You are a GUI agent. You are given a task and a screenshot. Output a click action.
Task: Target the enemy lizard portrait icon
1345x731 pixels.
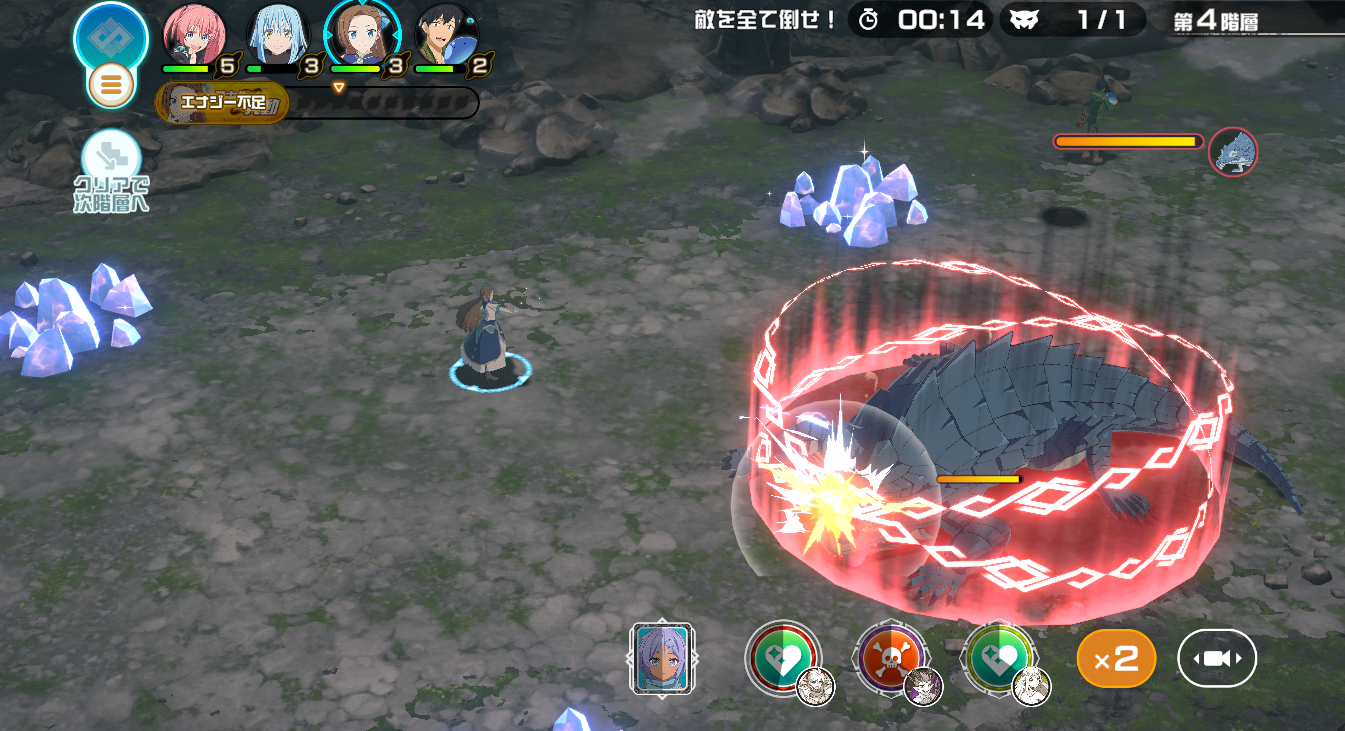coord(1233,153)
